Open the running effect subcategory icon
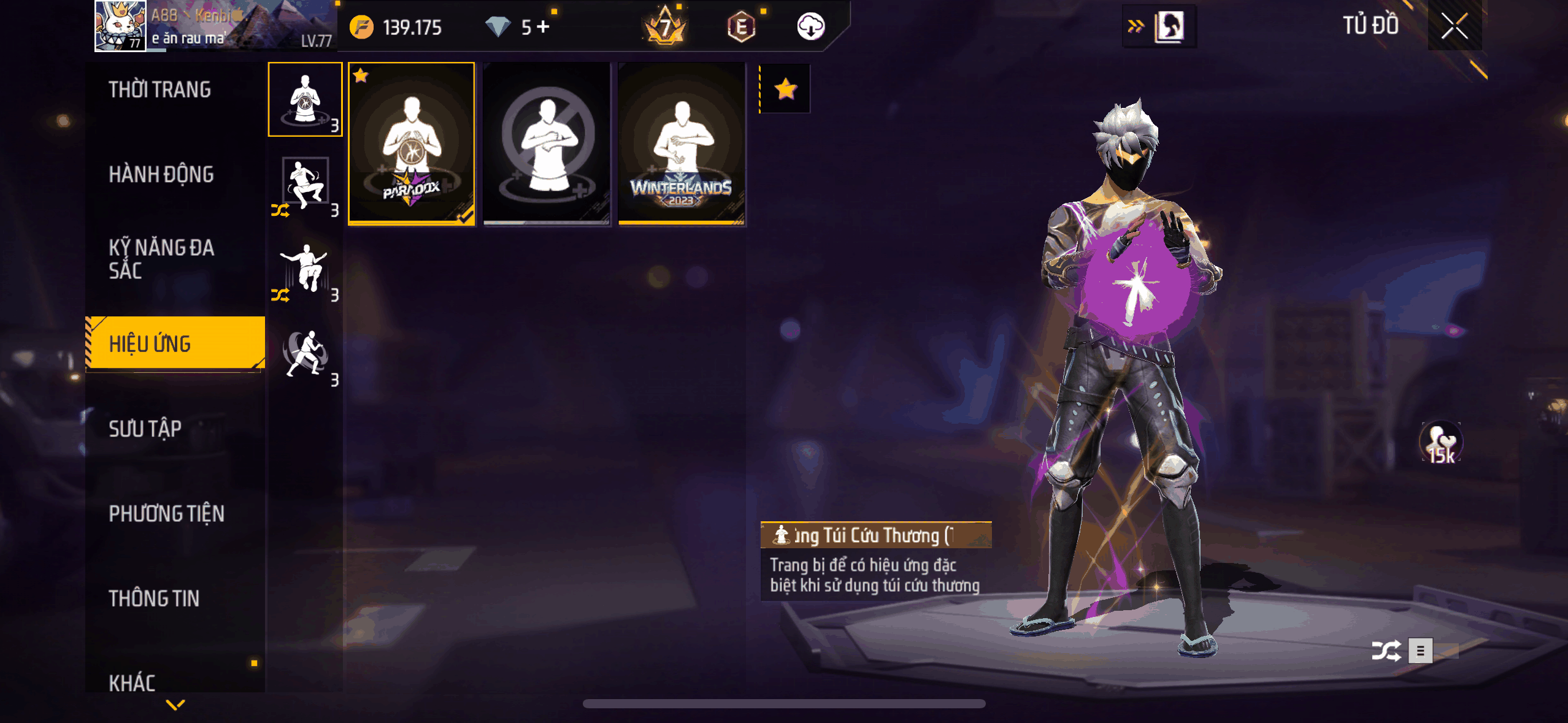Screen dimensions: 1568x723 point(305,354)
